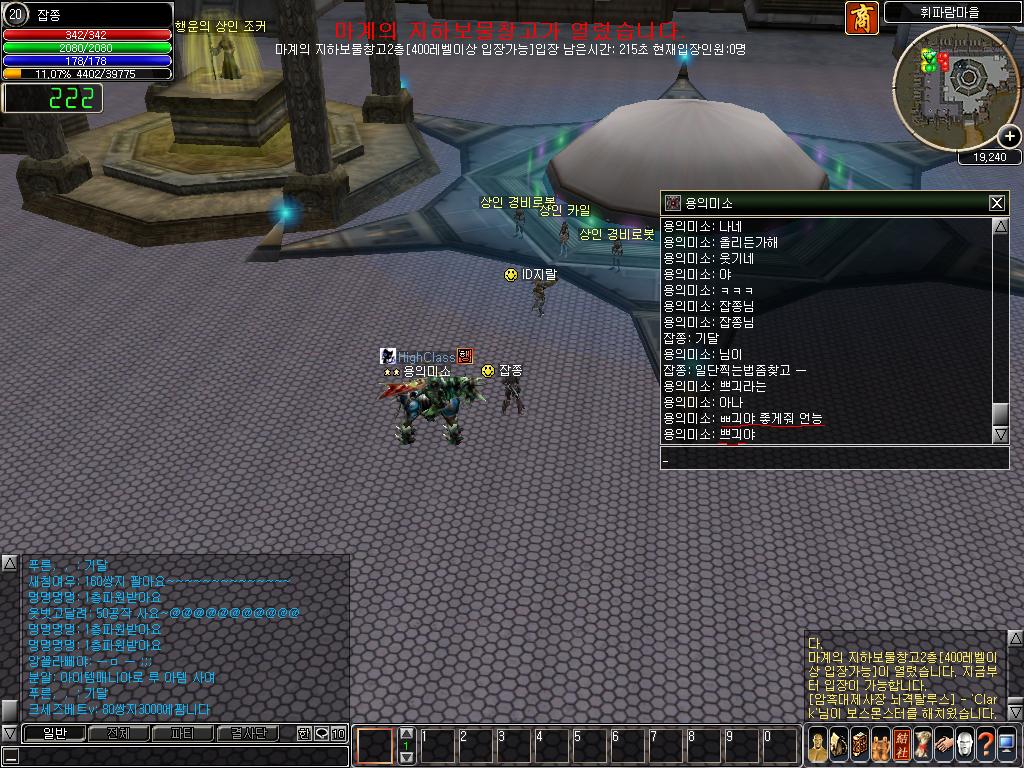Open the red 商 merchant icon
1024x768 pixels.
(861, 18)
